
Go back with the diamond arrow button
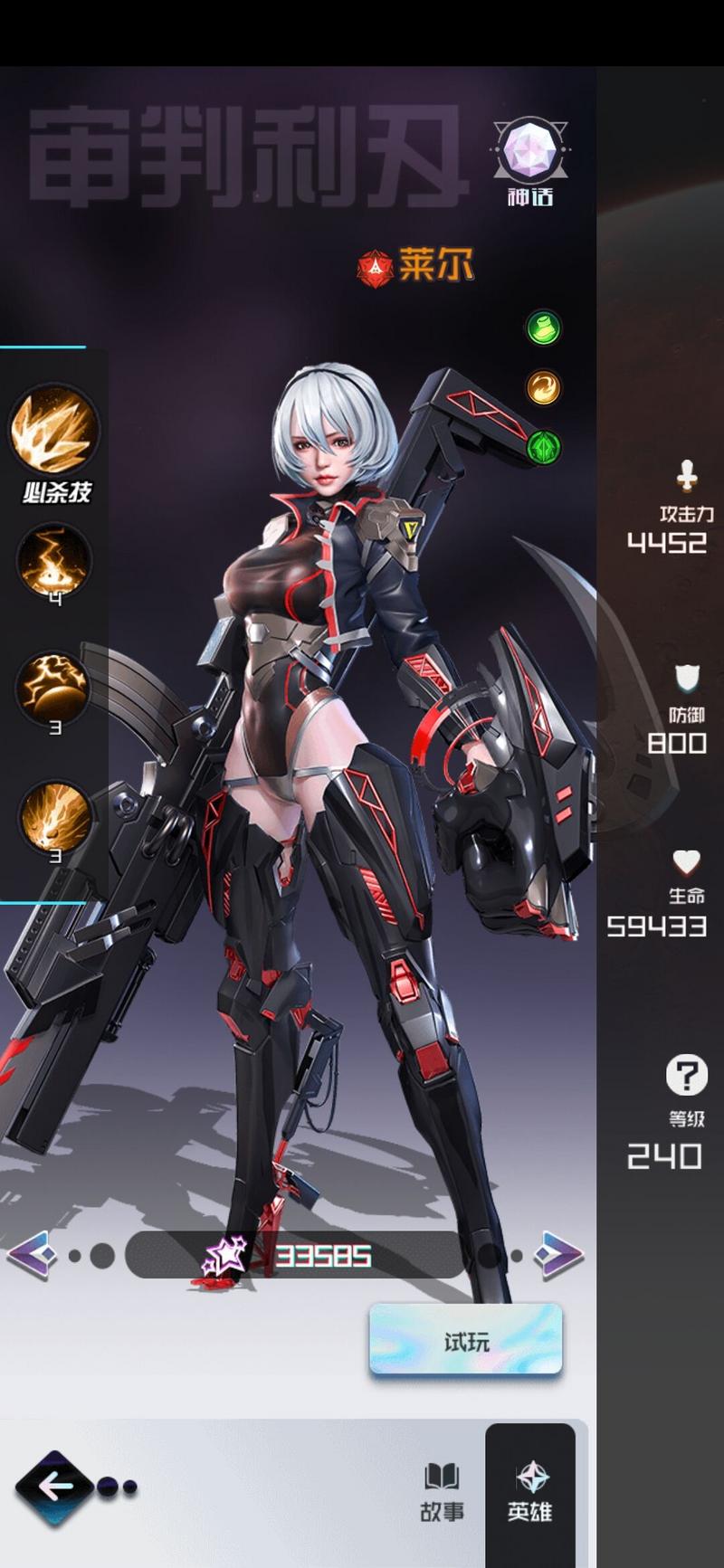55,1487
